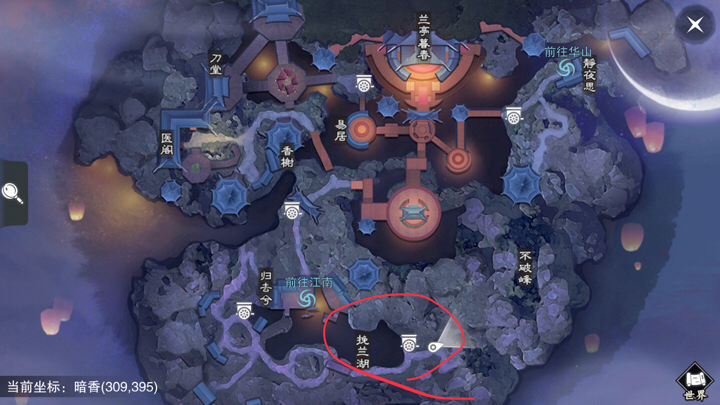Select the waypoint icon below 归去兮
Screen dimensions: 720x405
click(244, 311)
